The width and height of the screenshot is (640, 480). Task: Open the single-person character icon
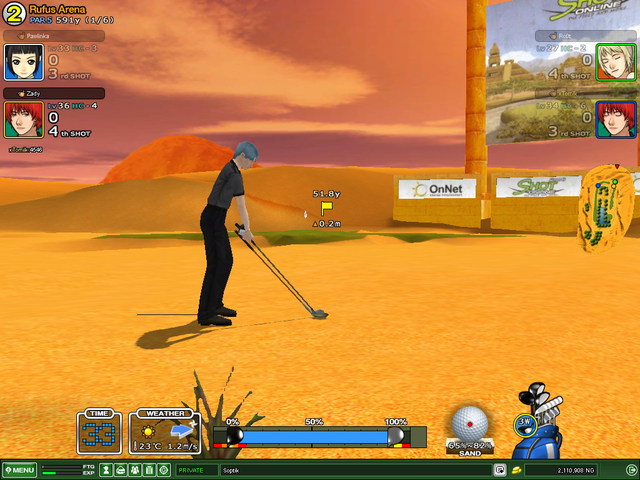click(x=105, y=470)
